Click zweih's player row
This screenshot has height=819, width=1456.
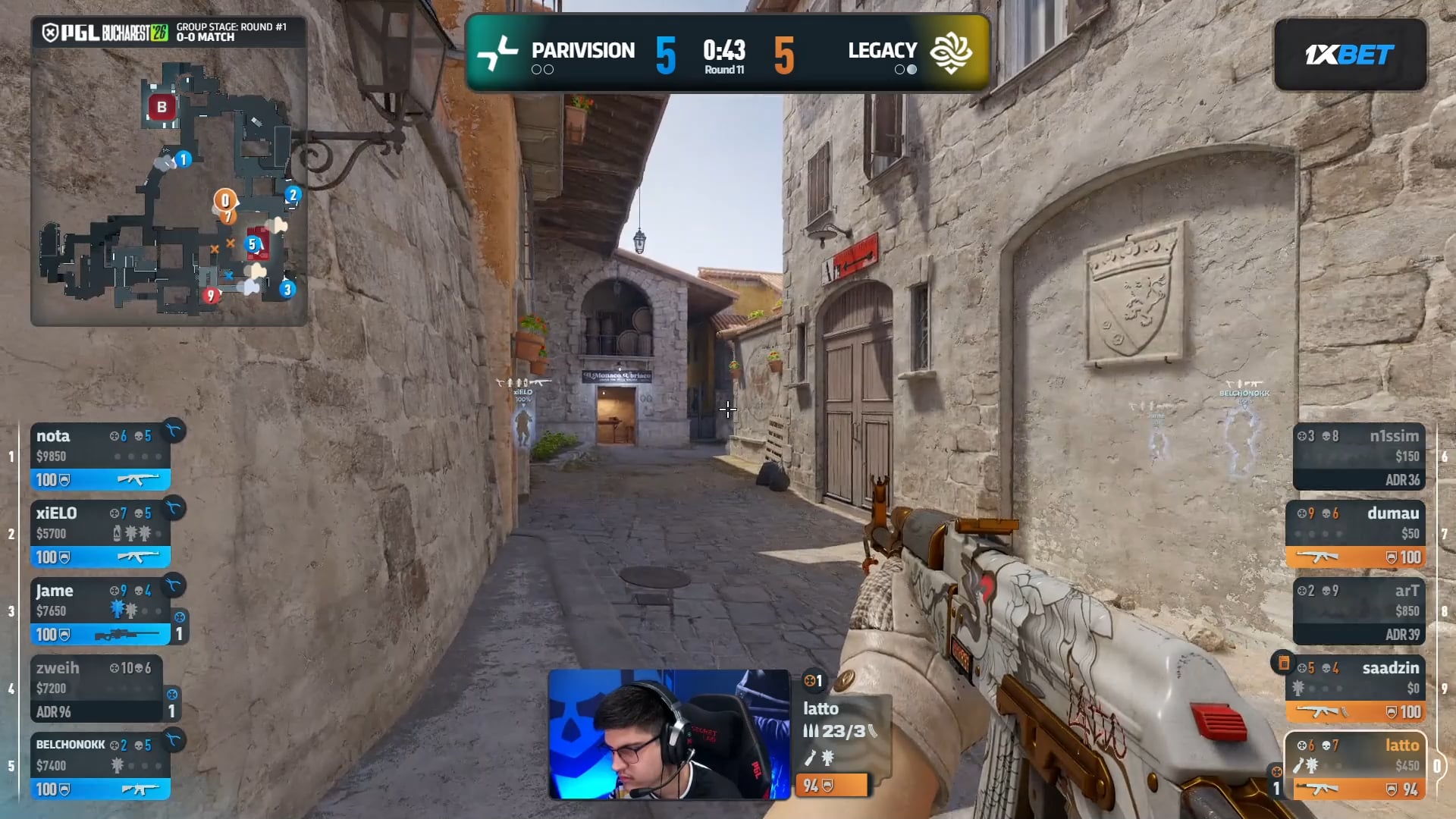pyautogui.click(x=96, y=688)
